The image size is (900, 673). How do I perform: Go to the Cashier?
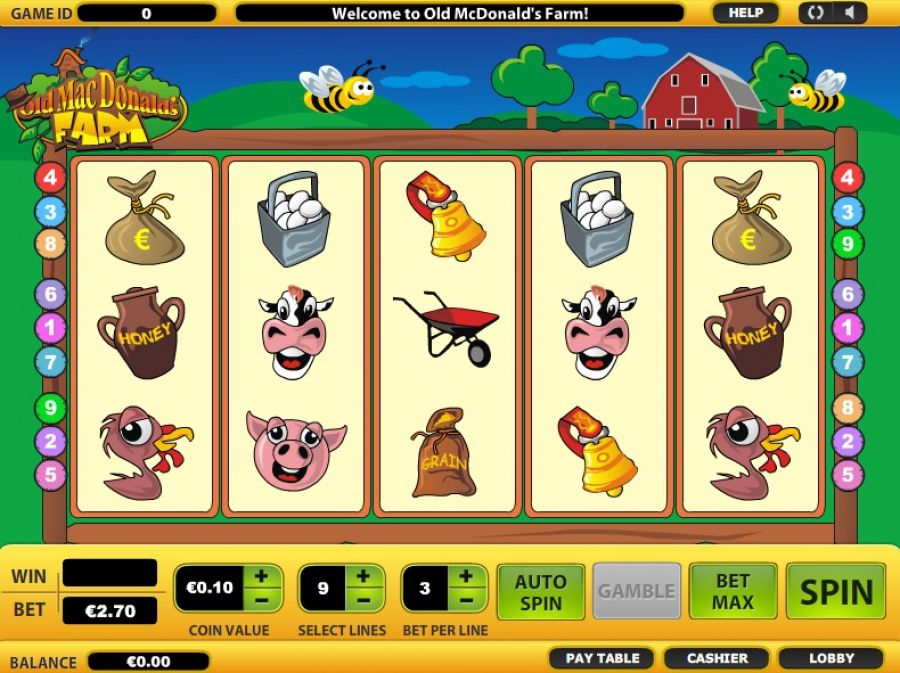click(x=717, y=658)
